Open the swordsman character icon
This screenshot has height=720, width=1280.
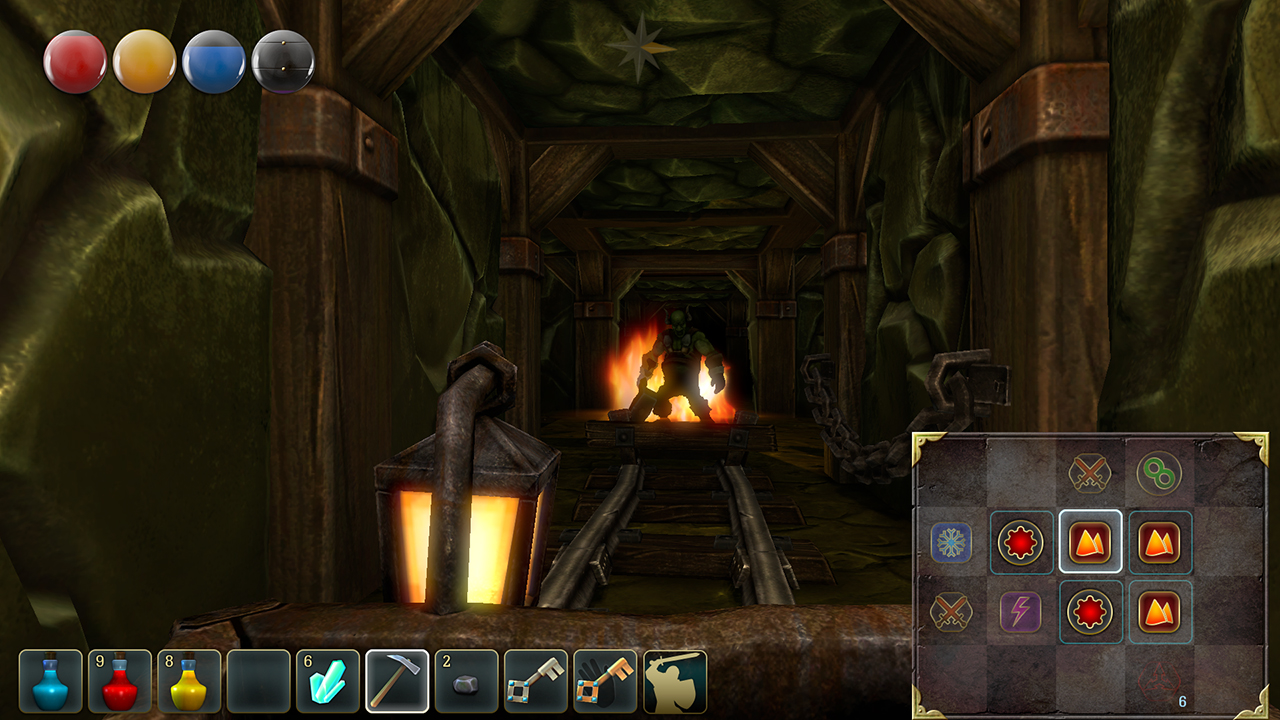click(675, 682)
